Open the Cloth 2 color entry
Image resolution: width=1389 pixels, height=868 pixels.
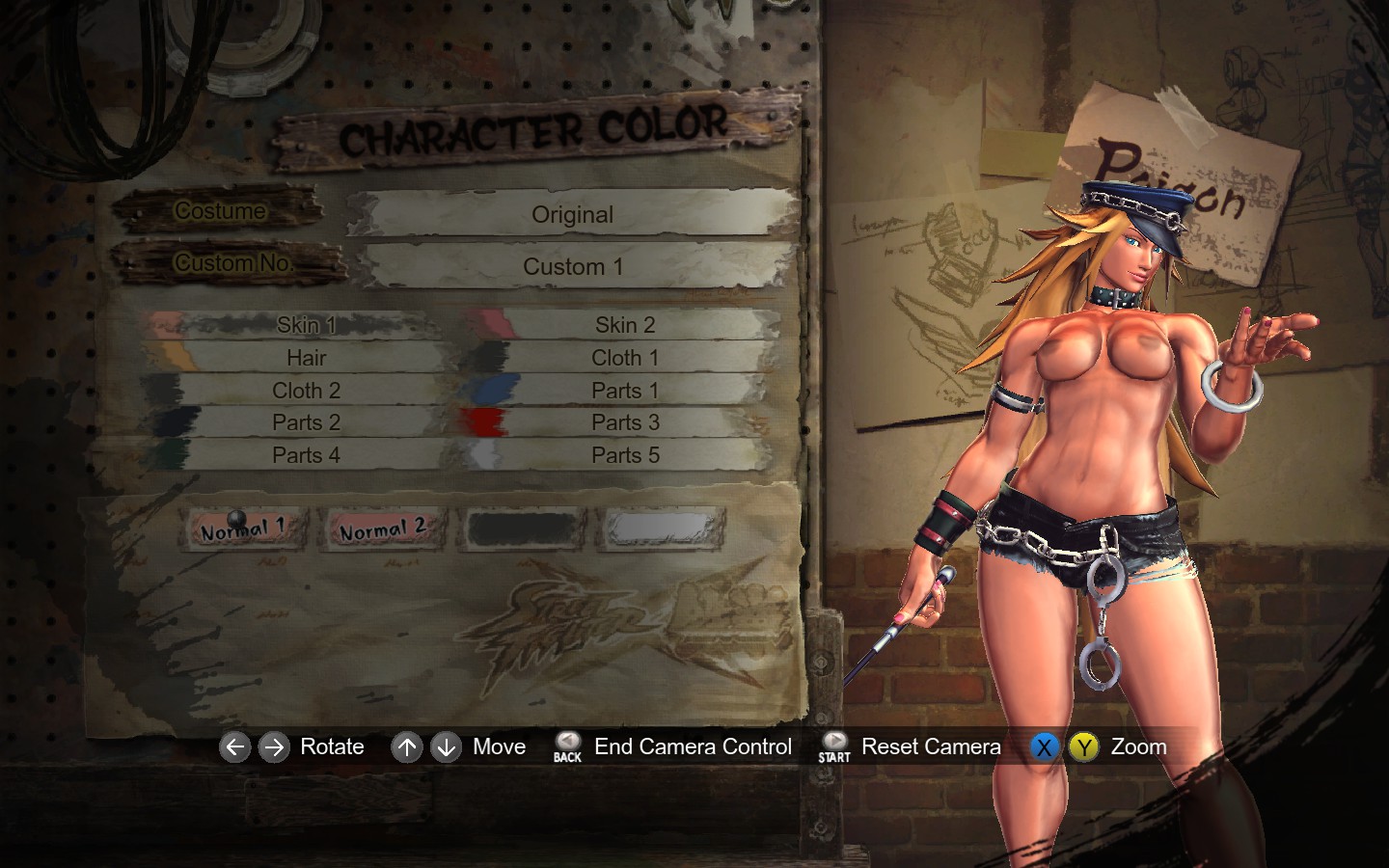pos(306,391)
